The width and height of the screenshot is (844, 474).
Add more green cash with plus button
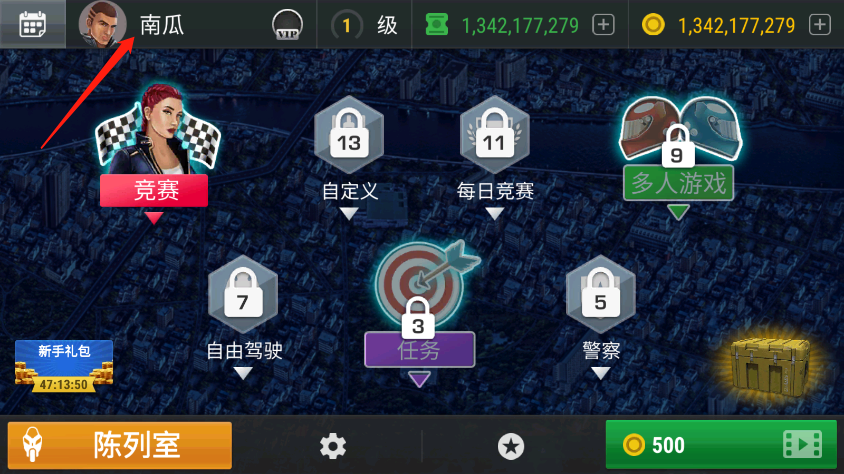tap(603, 25)
